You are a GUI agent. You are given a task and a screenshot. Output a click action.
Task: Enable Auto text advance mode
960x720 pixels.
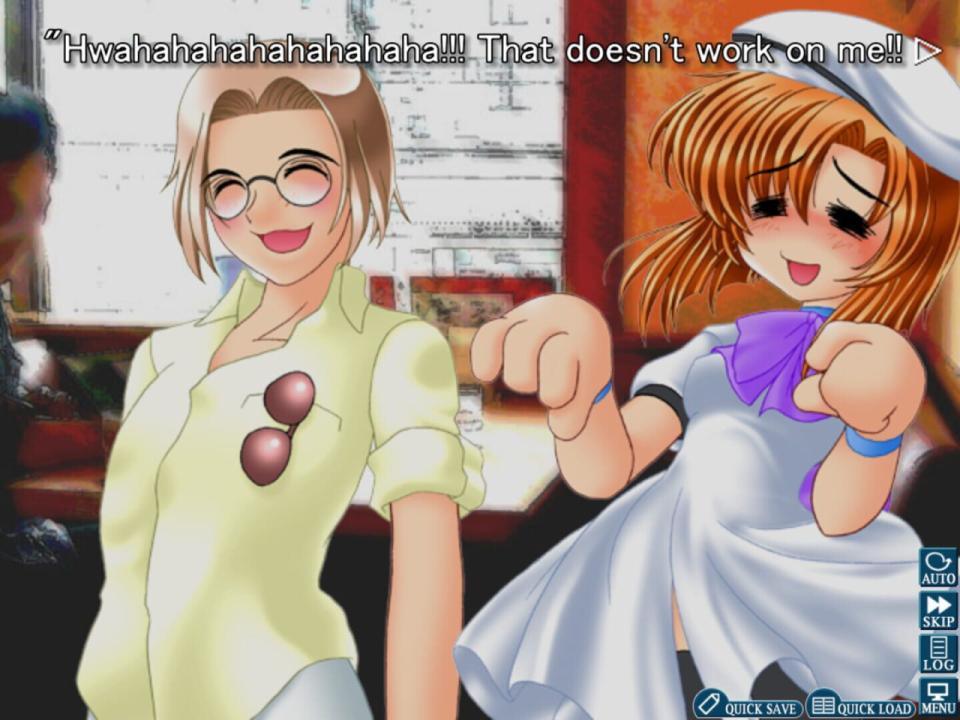[x=938, y=567]
